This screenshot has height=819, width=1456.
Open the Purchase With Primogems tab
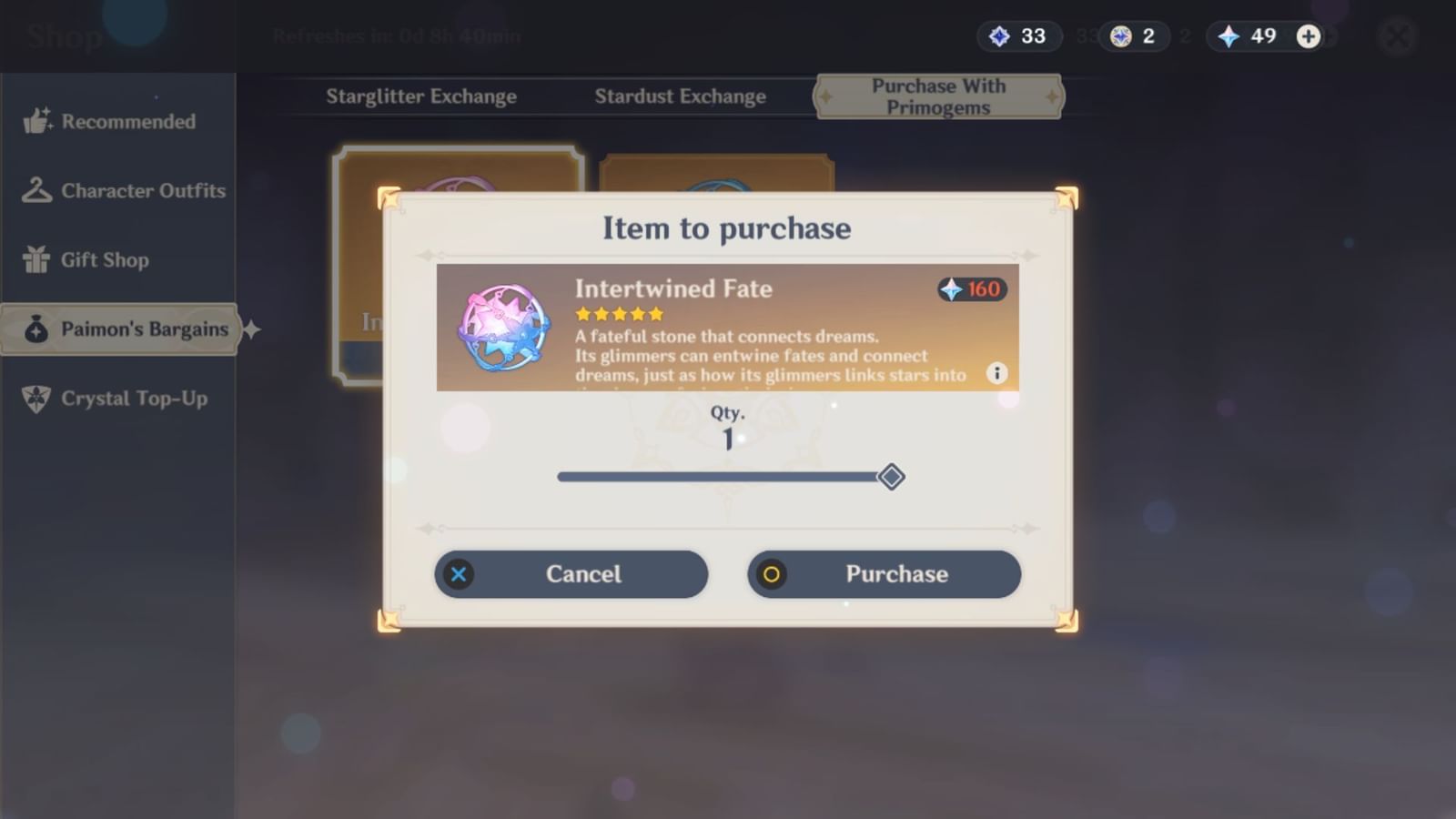tap(937, 96)
